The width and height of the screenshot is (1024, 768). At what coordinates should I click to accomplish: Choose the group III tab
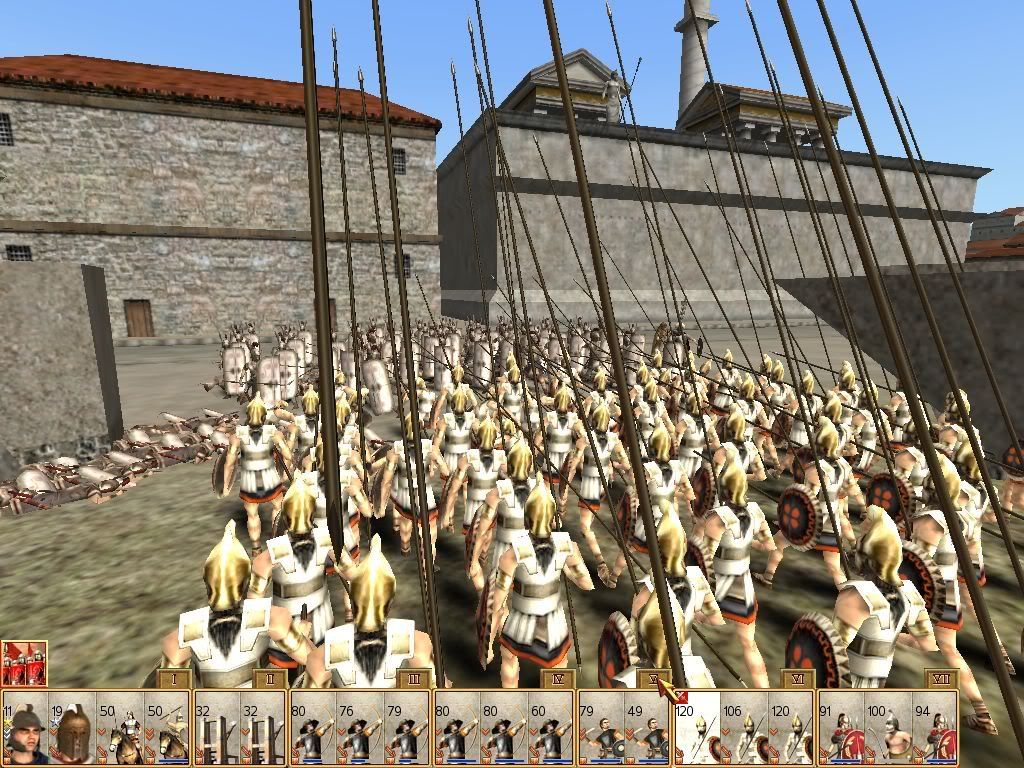point(414,679)
